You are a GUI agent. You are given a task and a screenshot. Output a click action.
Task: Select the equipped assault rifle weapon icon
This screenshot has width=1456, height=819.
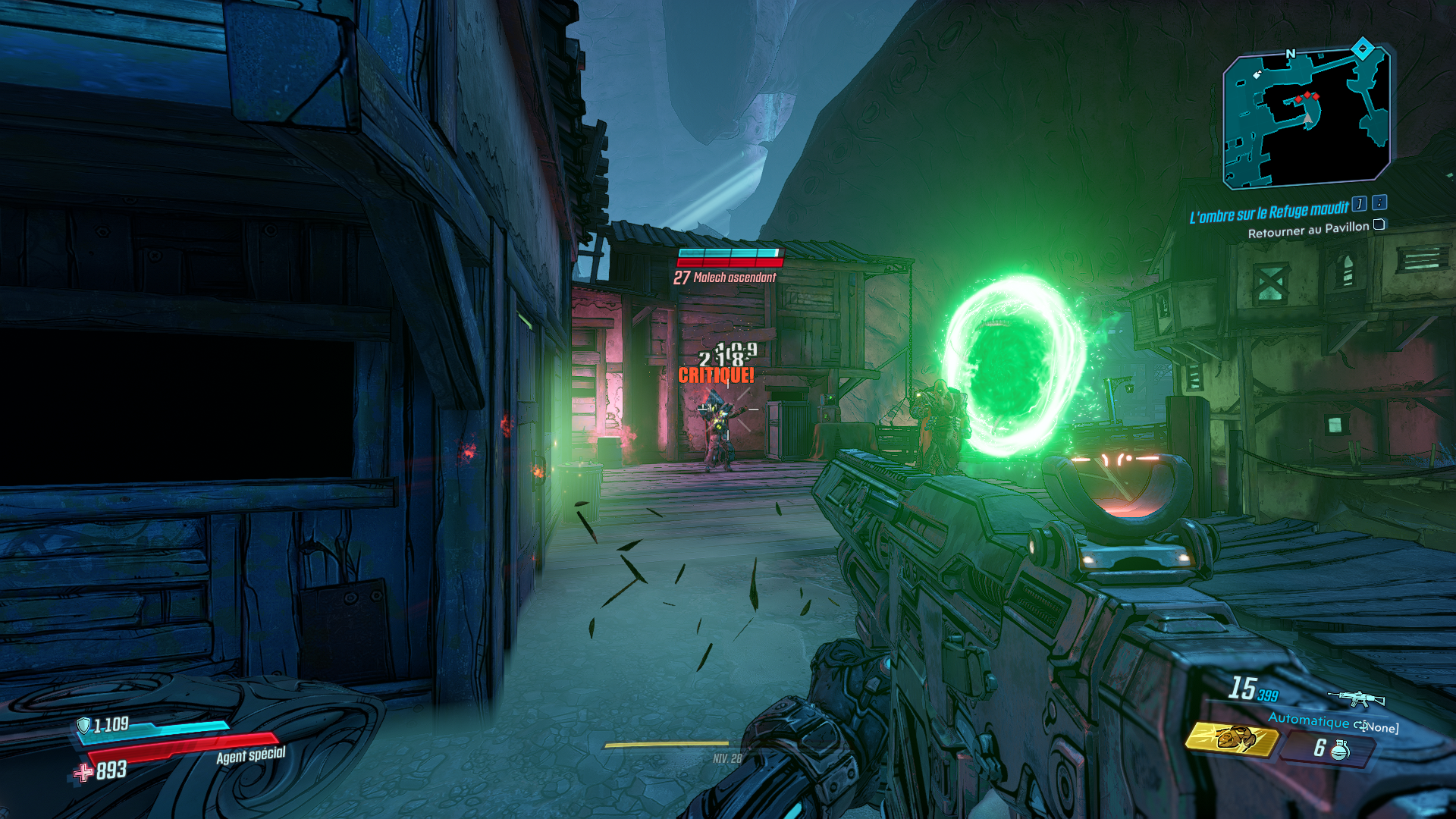tap(1356, 698)
